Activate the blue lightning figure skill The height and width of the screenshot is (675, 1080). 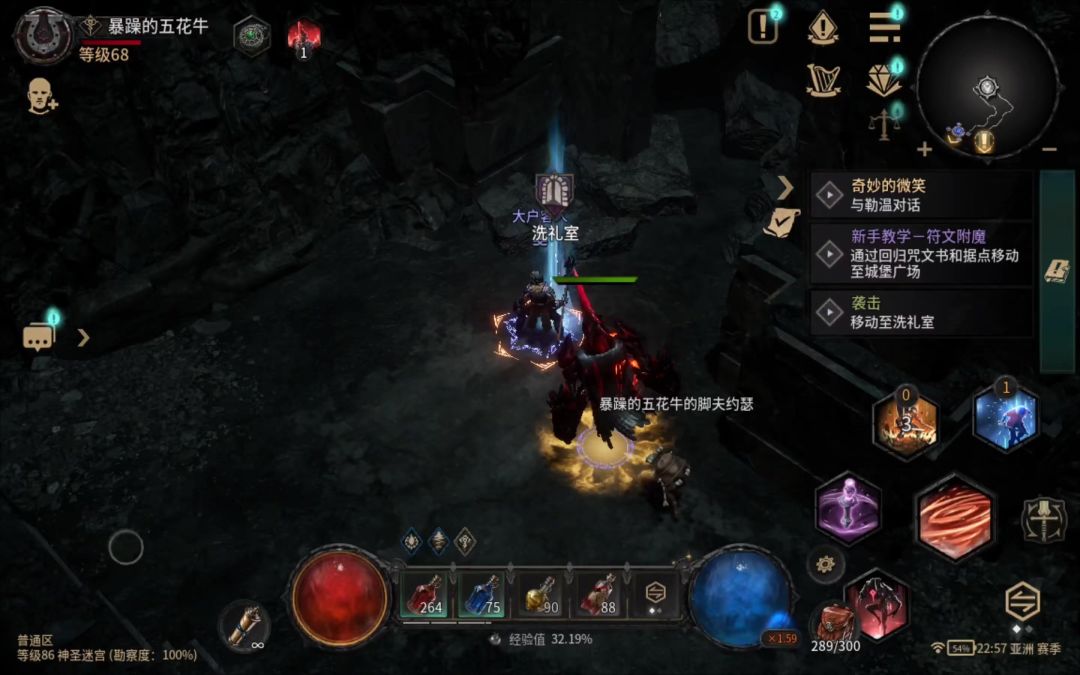[x=1005, y=418]
